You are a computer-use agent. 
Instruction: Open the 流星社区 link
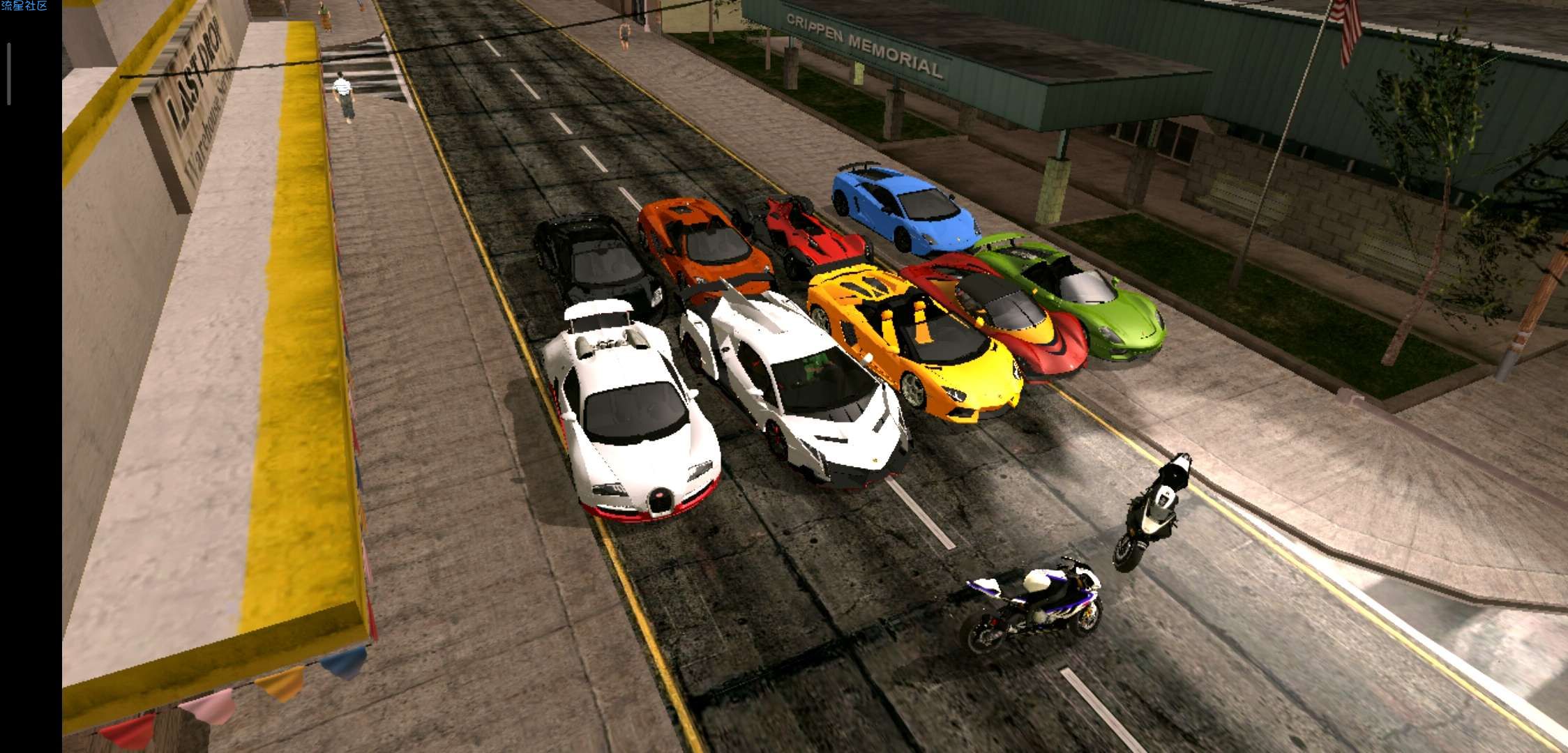(x=24, y=6)
